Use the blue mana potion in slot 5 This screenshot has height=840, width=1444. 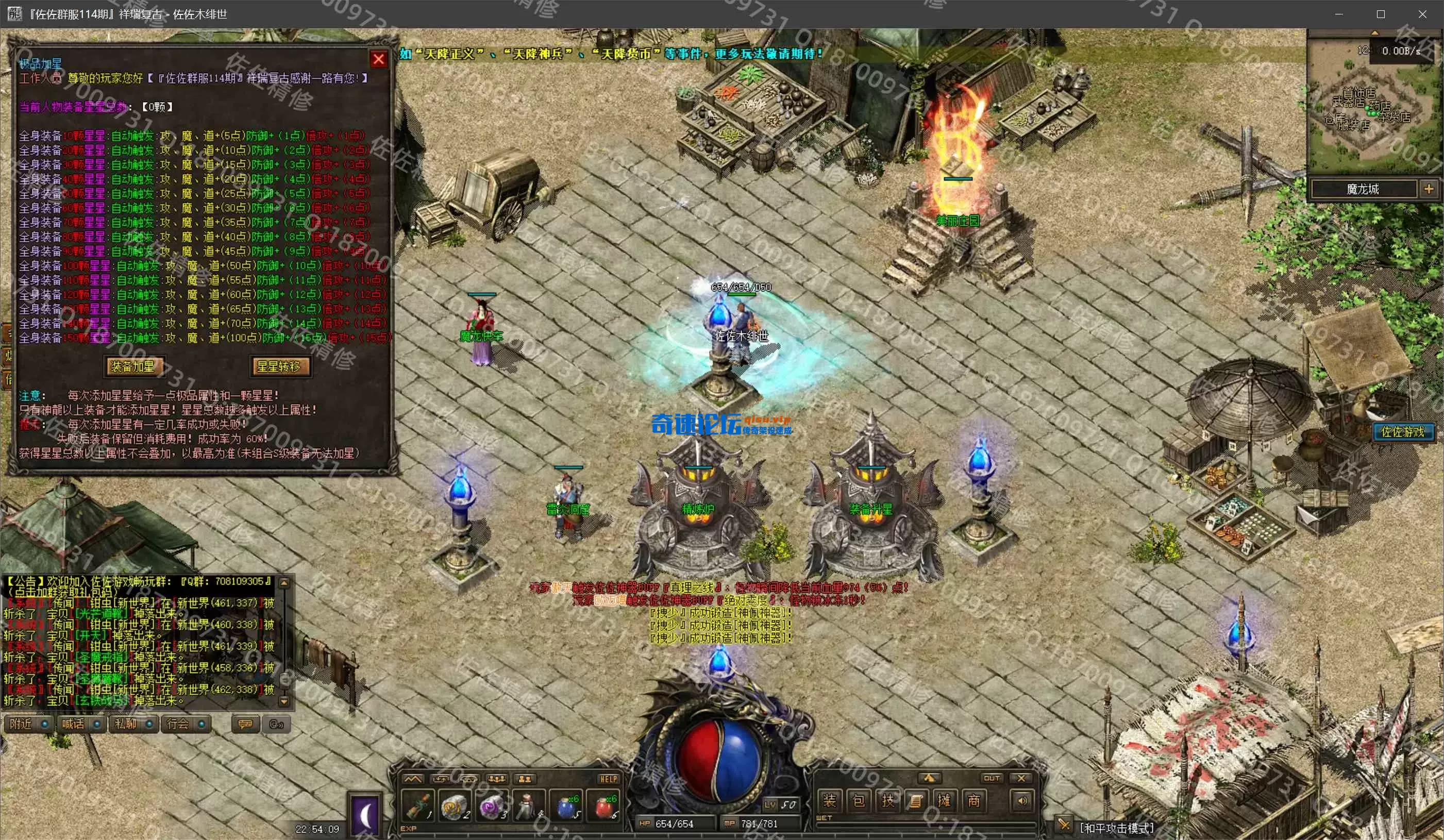pyautogui.click(x=567, y=806)
